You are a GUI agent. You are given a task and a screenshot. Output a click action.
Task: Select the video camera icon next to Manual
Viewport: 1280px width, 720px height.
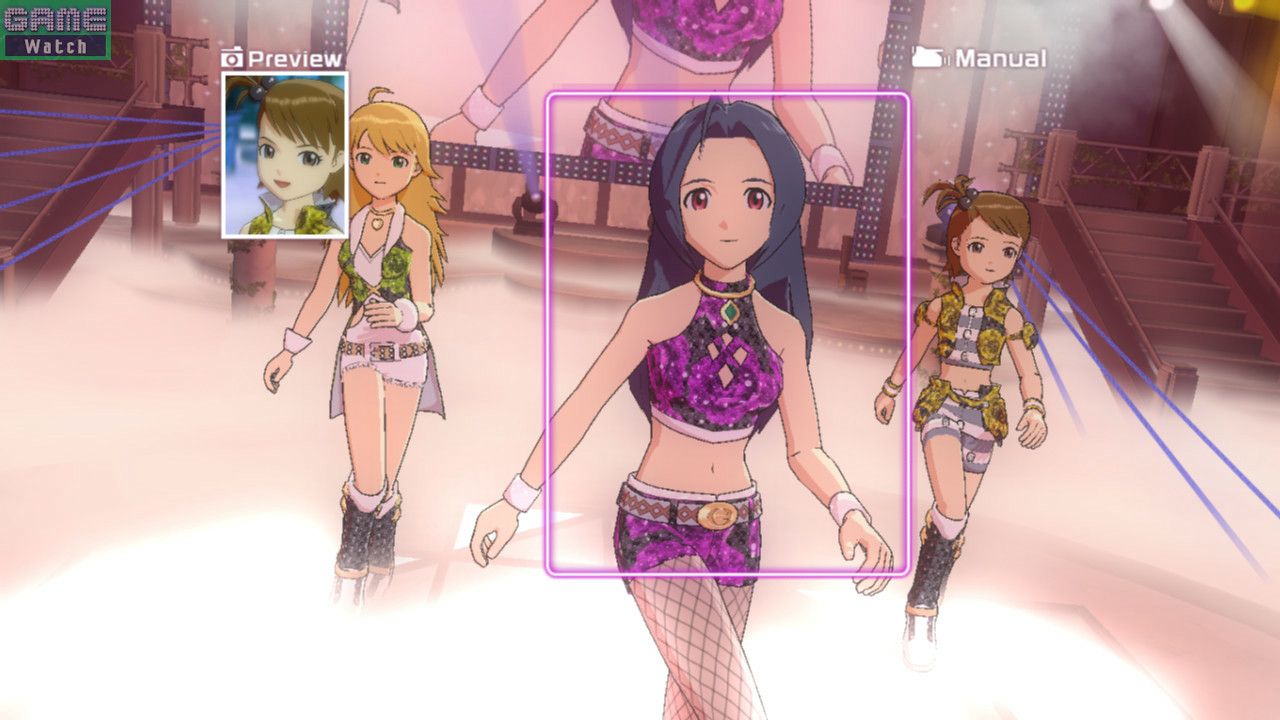click(927, 58)
